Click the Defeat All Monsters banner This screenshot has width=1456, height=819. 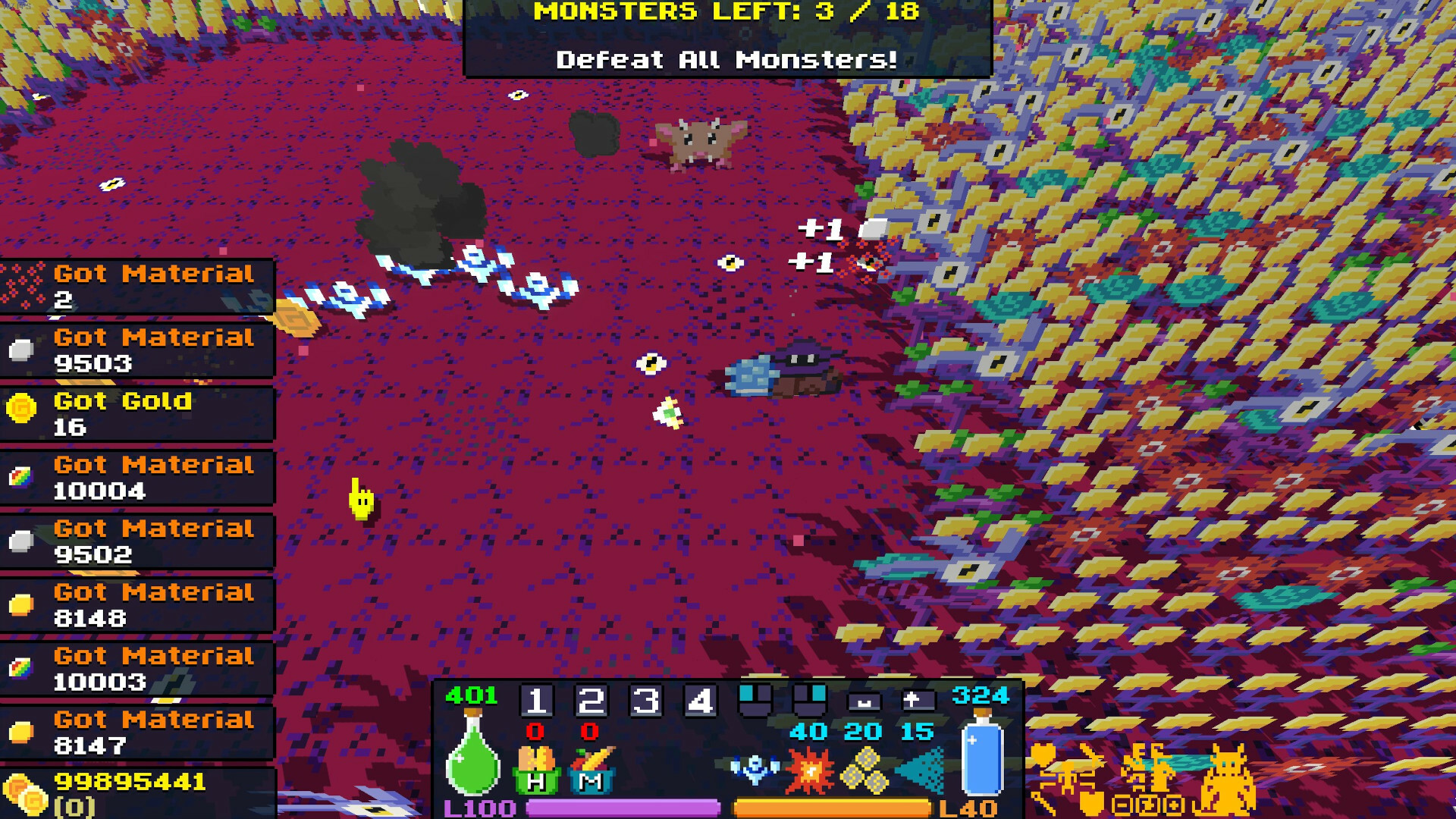click(726, 60)
